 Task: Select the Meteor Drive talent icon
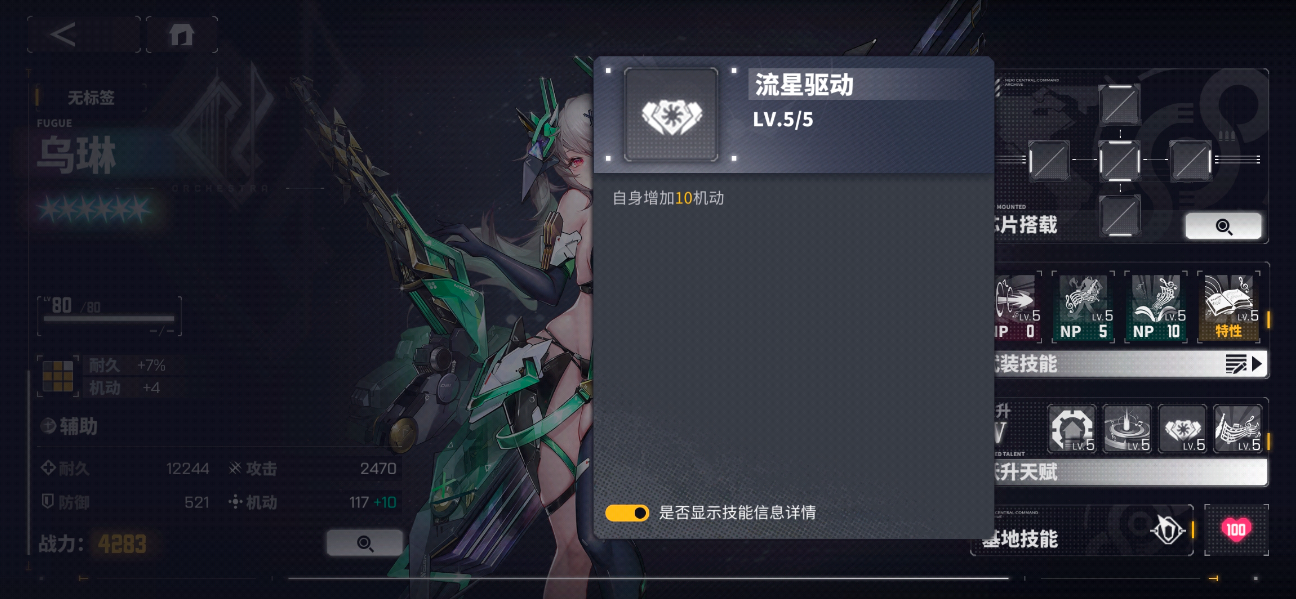pos(1183,429)
